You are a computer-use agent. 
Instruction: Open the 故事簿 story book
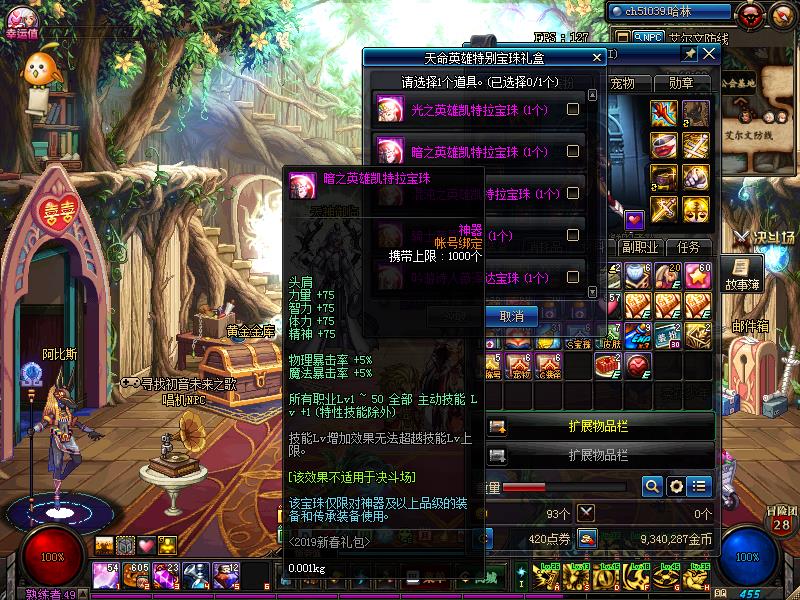(742, 272)
